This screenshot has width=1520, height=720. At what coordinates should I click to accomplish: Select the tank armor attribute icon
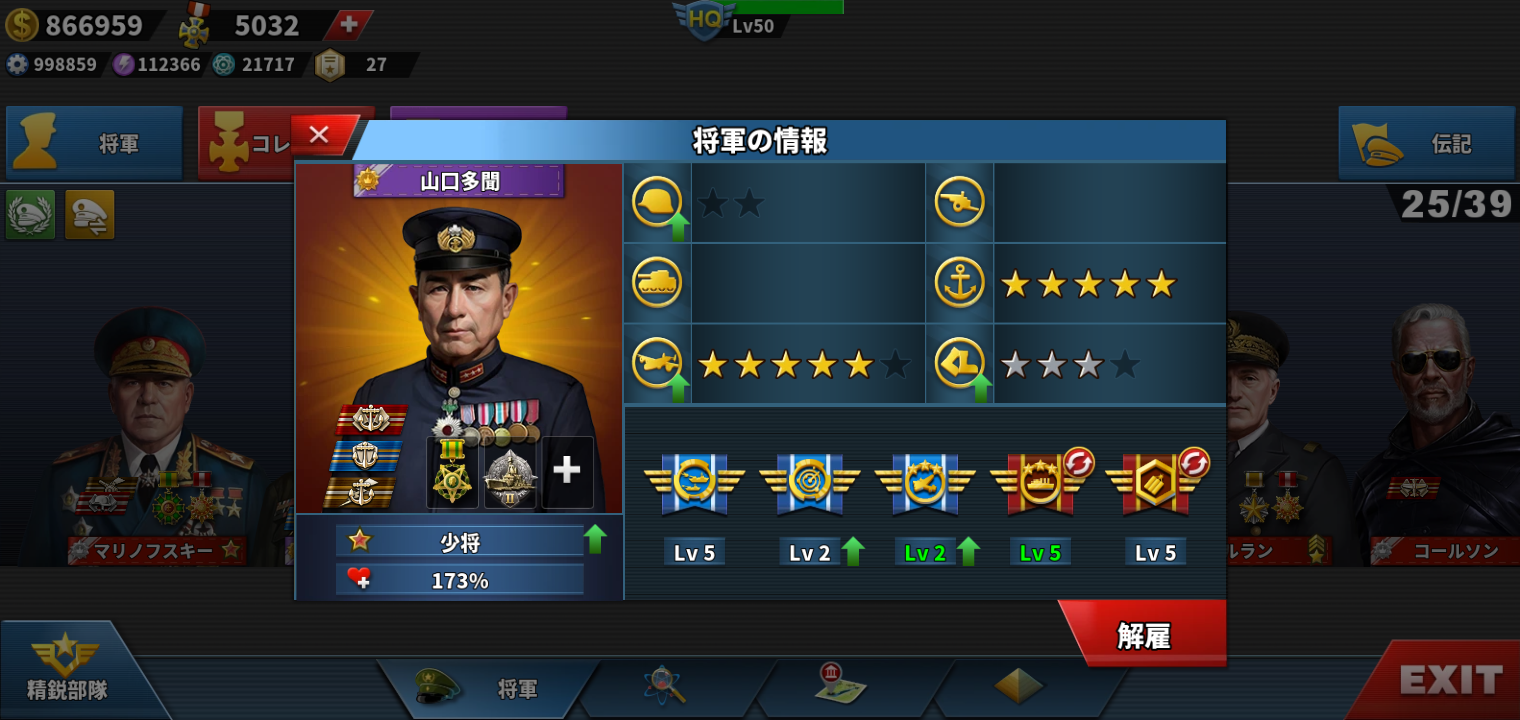pos(657,283)
